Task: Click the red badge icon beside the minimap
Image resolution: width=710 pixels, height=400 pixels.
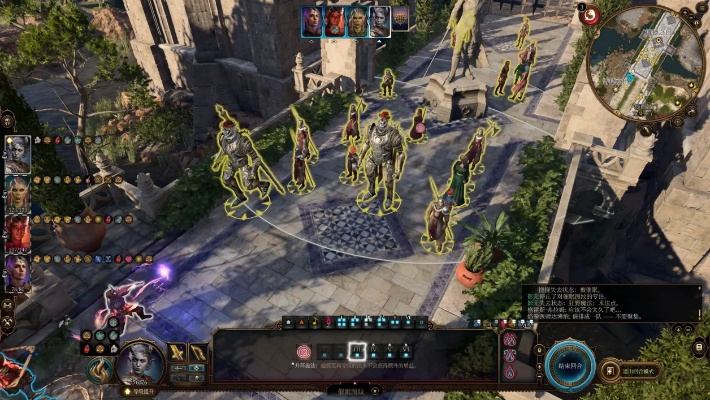Action: pyautogui.click(x=589, y=14)
